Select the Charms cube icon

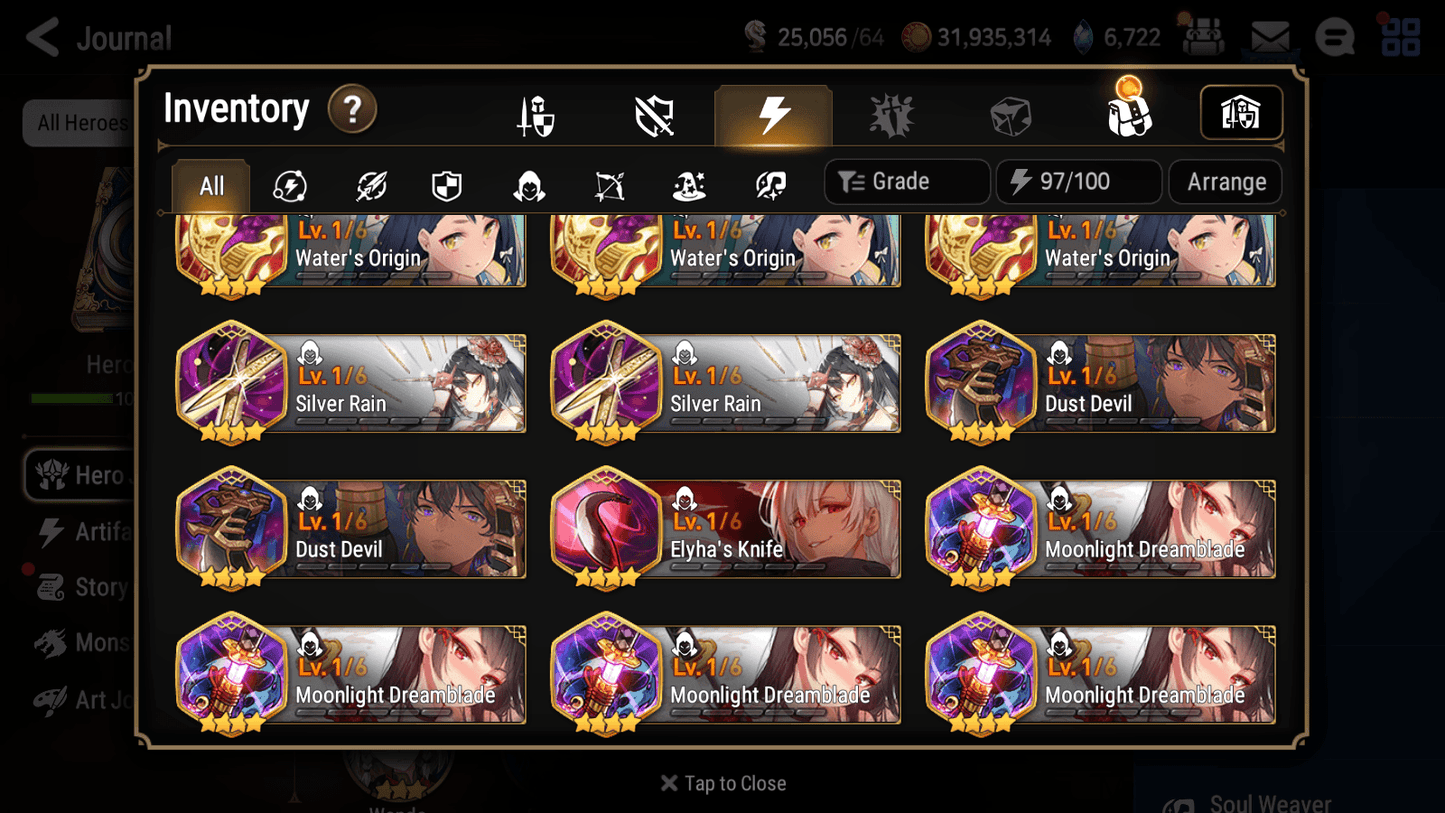(1010, 114)
